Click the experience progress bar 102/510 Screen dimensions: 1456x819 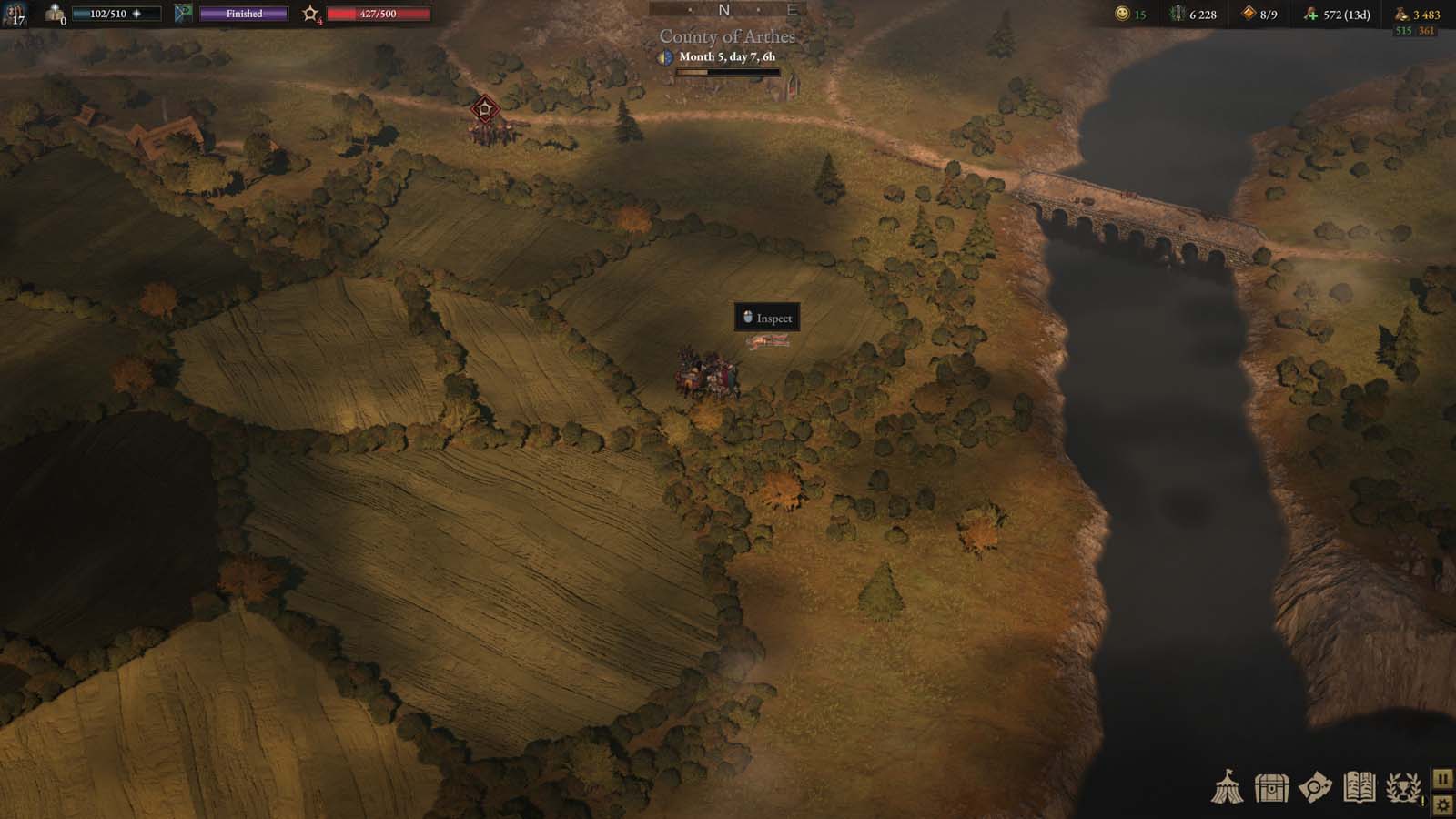coord(118,11)
